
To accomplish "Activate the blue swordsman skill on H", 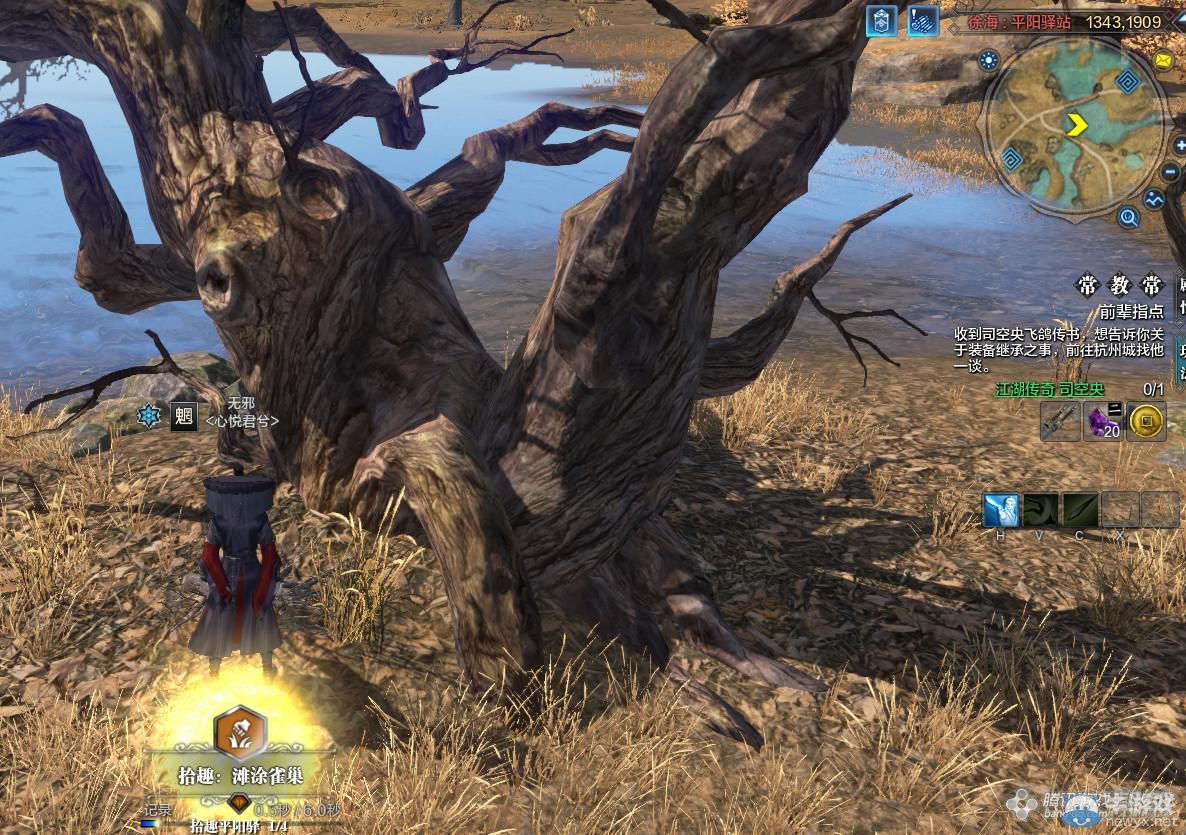I will 1000,510.
